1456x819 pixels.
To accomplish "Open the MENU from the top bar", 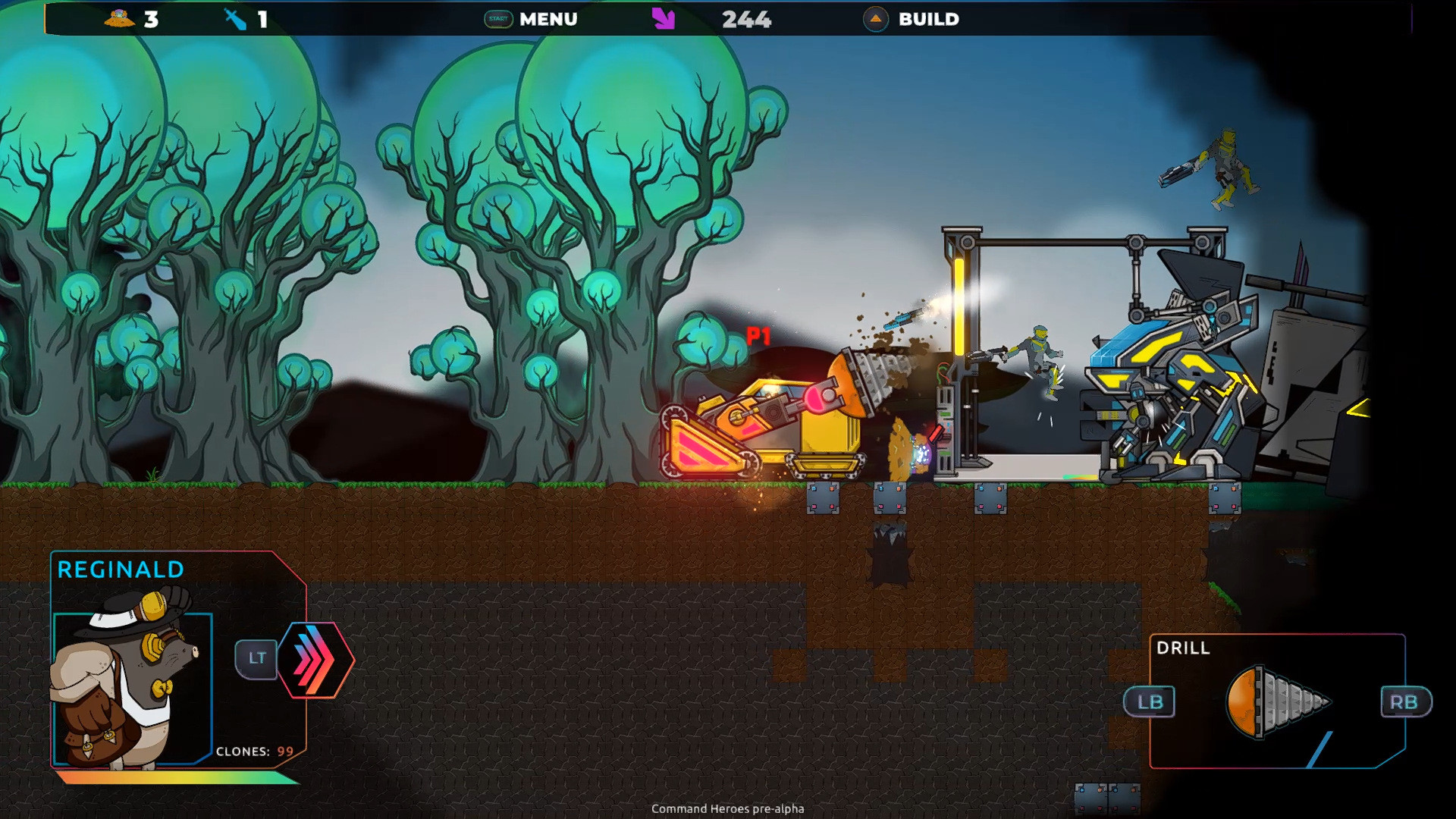I will click(548, 20).
